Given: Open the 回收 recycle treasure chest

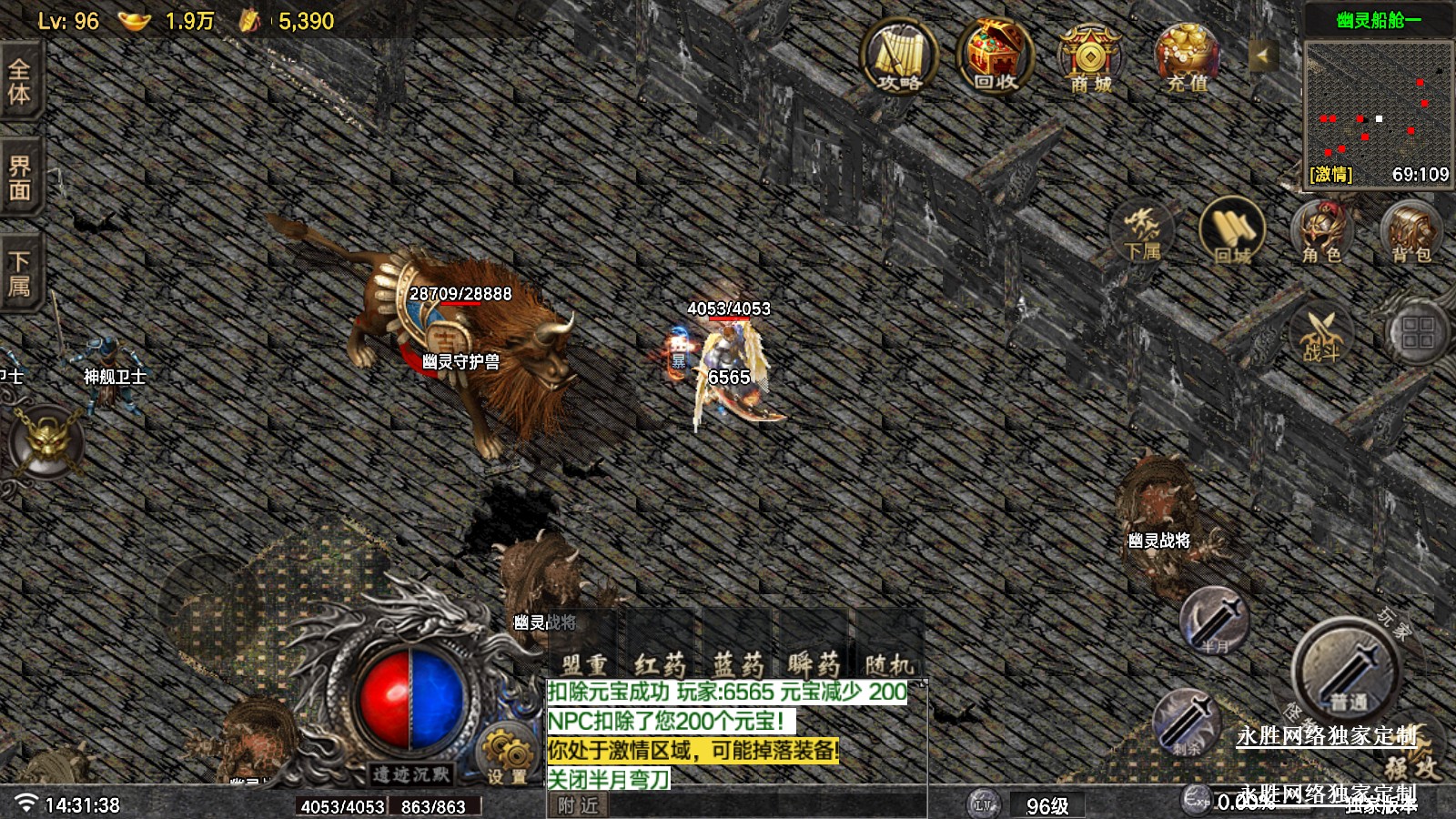Looking at the screenshot, I should pos(995,58).
